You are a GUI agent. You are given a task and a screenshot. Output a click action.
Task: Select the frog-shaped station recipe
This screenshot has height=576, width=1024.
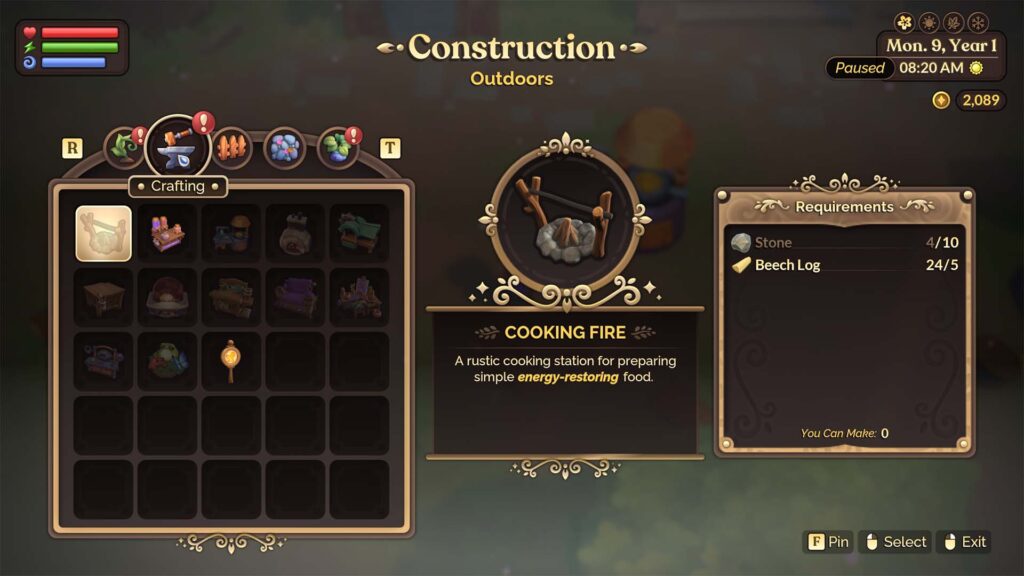[x=167, y=361]
